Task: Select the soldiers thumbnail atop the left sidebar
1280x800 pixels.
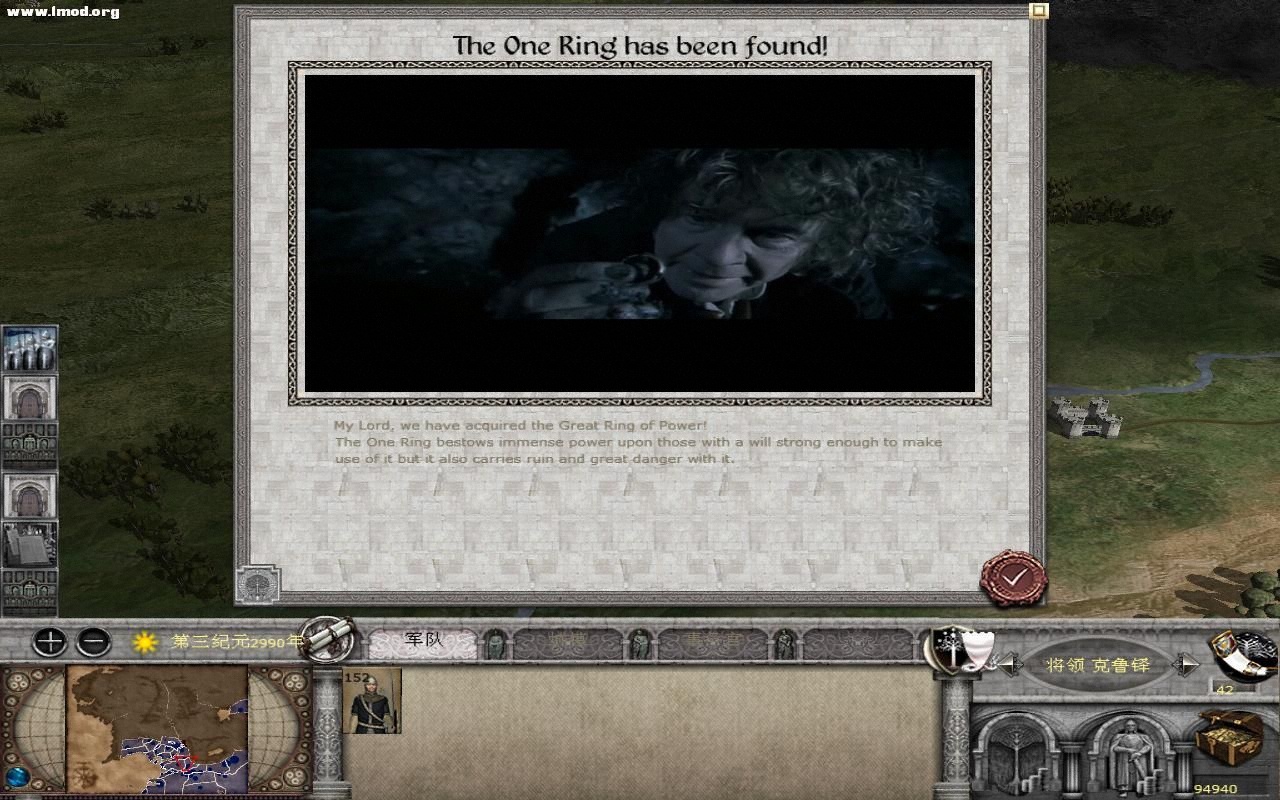Action: coord(27,348)
